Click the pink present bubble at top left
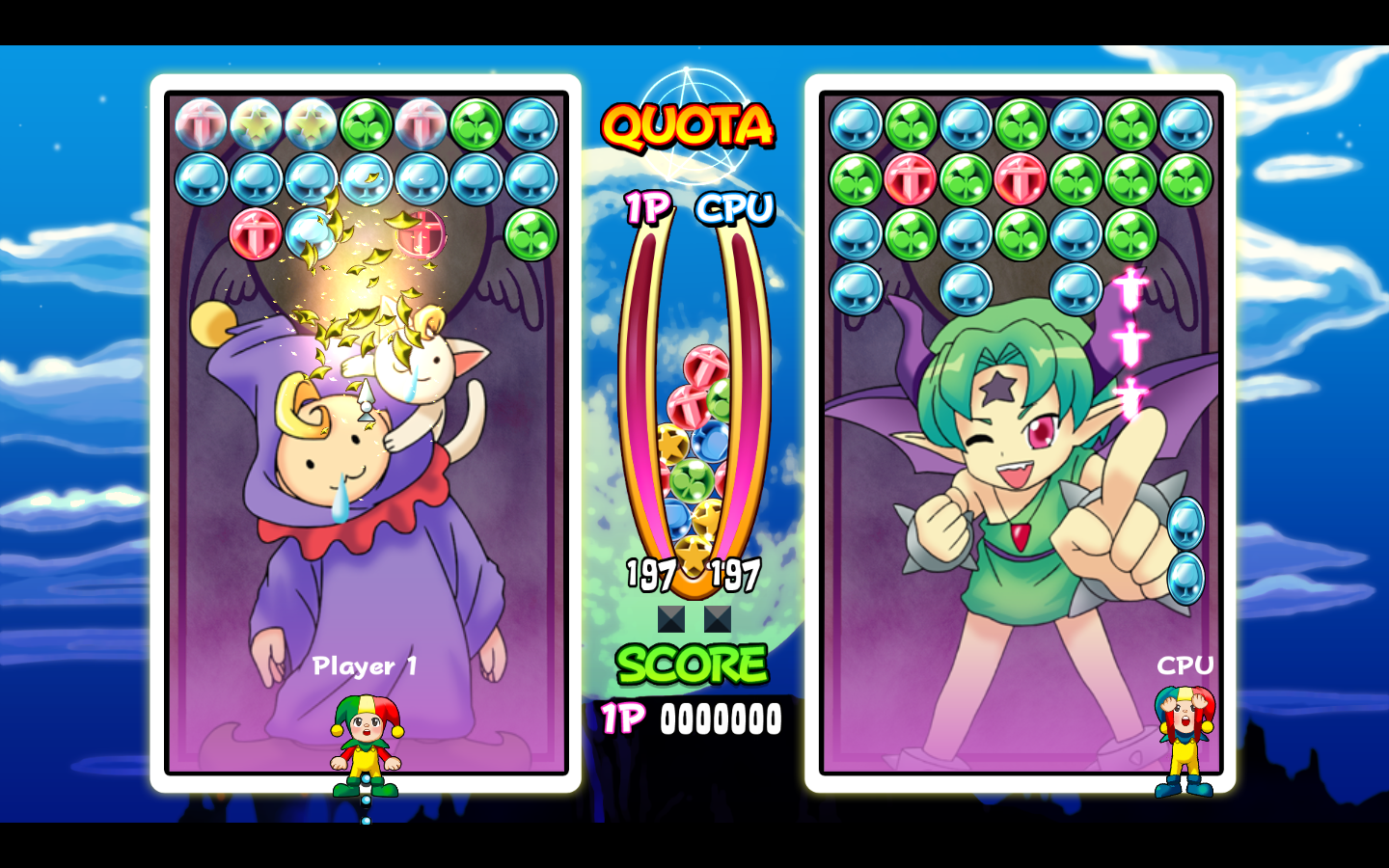 [200, 124]
